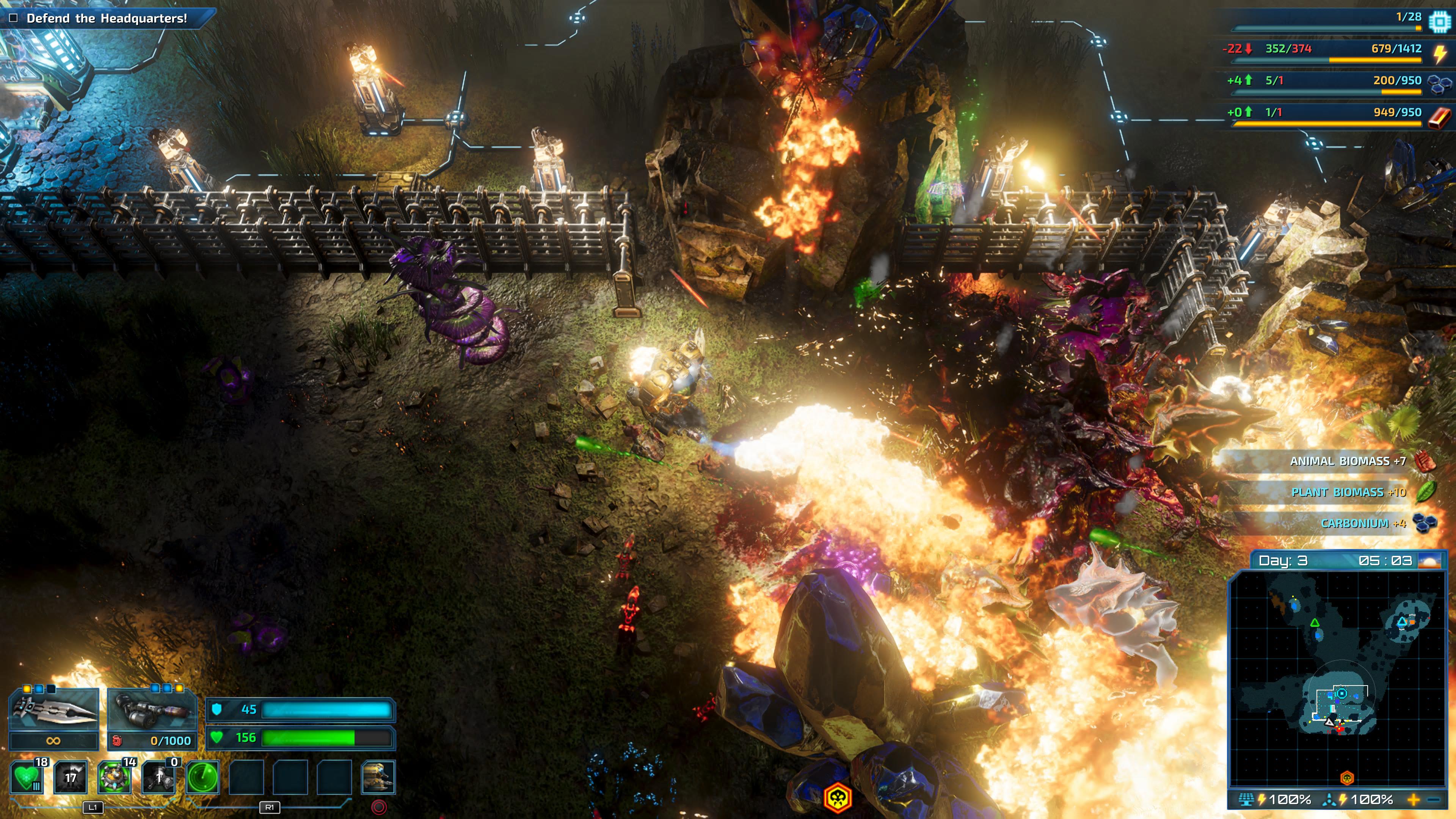Deploy the sentry turret item with count 14

coord(115,777)
